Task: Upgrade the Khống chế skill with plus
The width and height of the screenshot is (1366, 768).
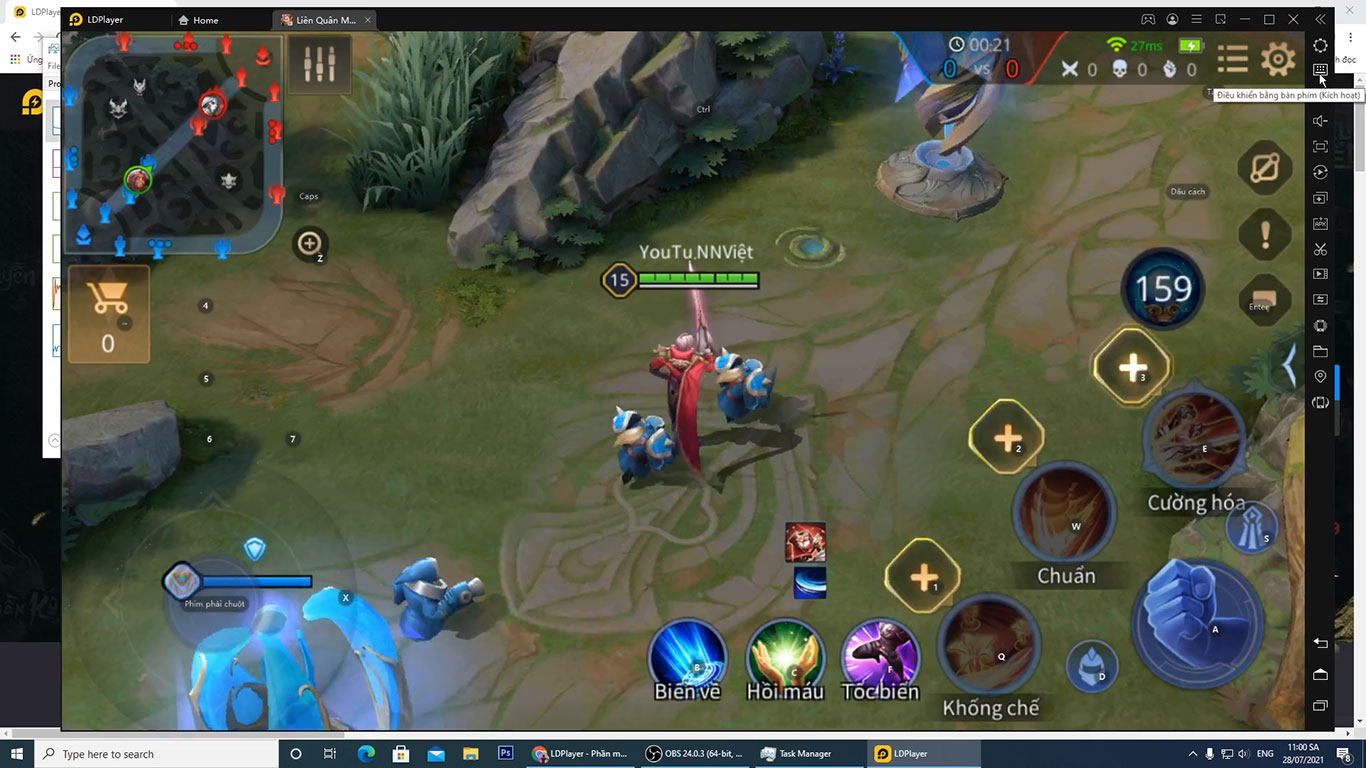Action: 923,578
